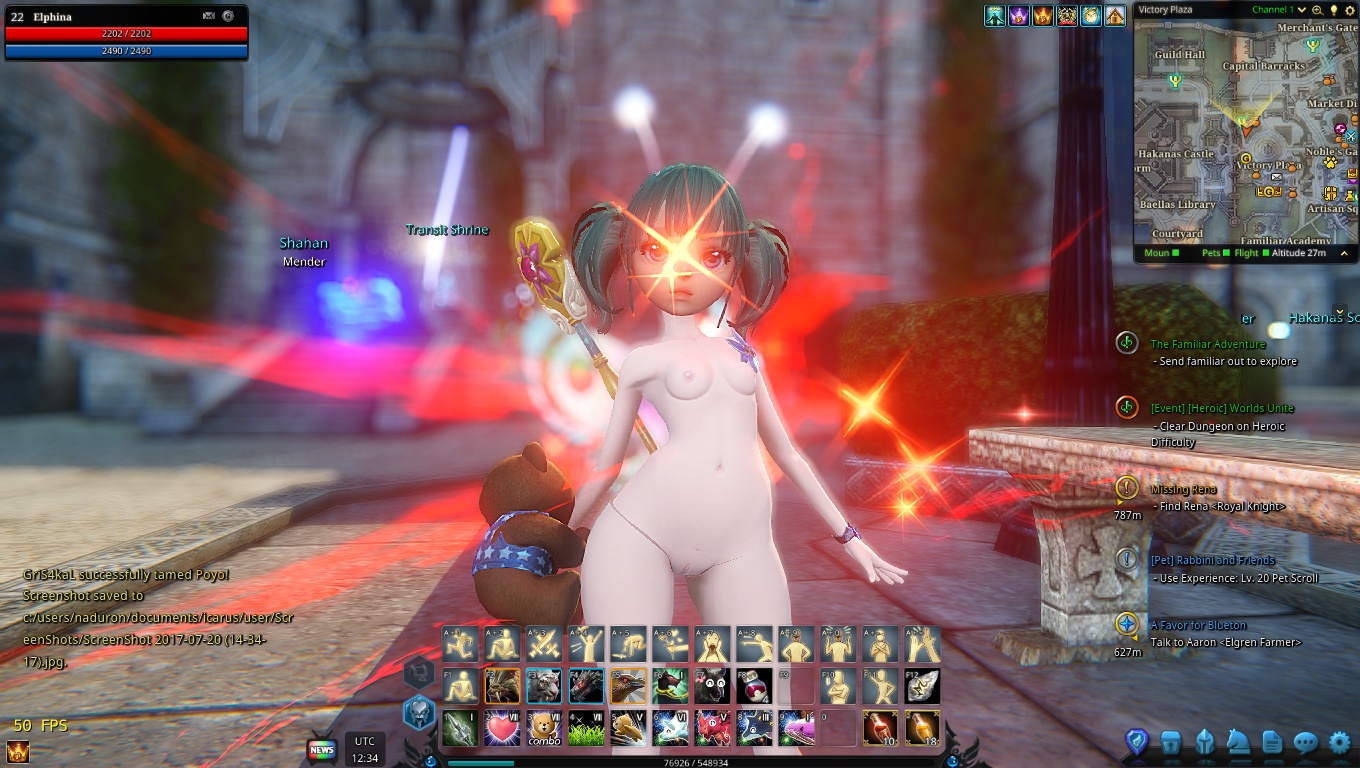This screenshot has height=768, width=1360.
Task: Open the chess horse mount menu
Action: [1238, 742]
